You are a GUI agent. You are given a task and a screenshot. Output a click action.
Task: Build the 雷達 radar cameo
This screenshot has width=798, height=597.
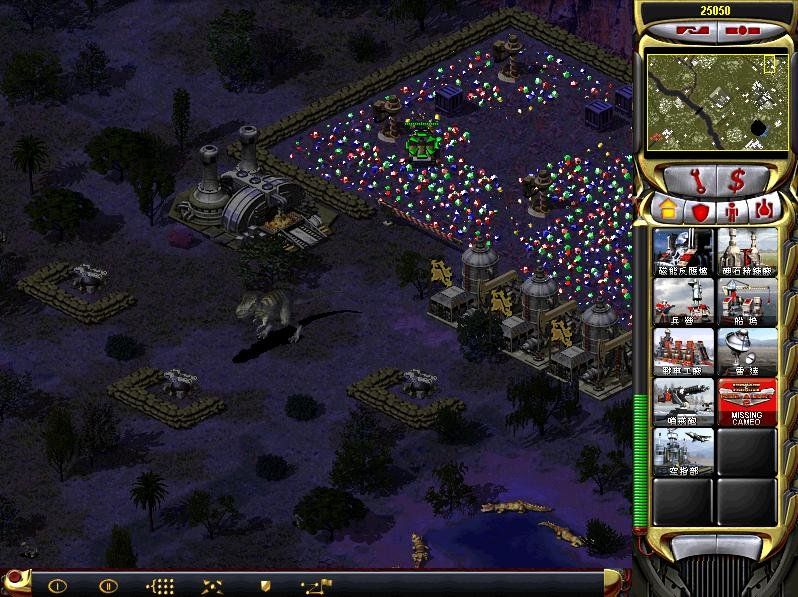(747, 351)
